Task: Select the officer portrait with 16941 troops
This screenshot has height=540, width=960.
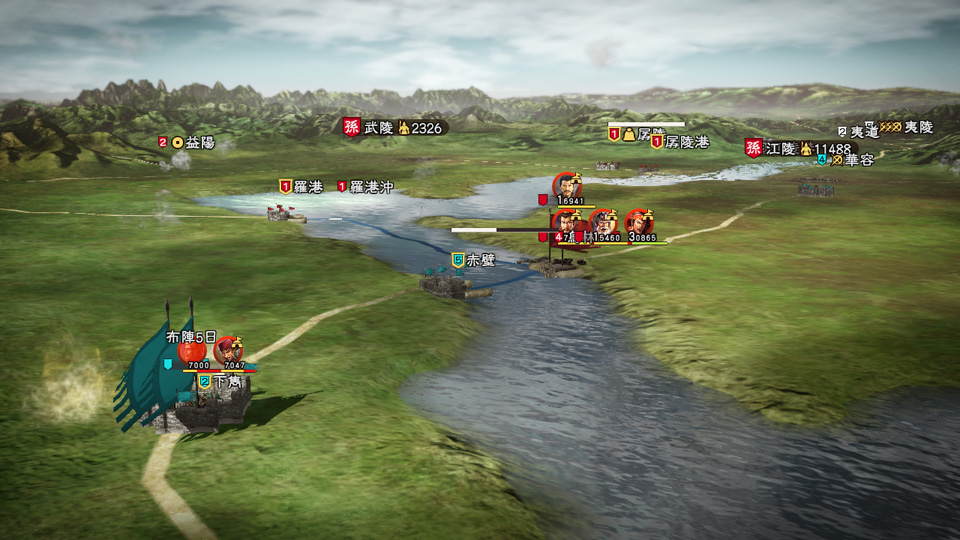Action: tap(567, 187)
